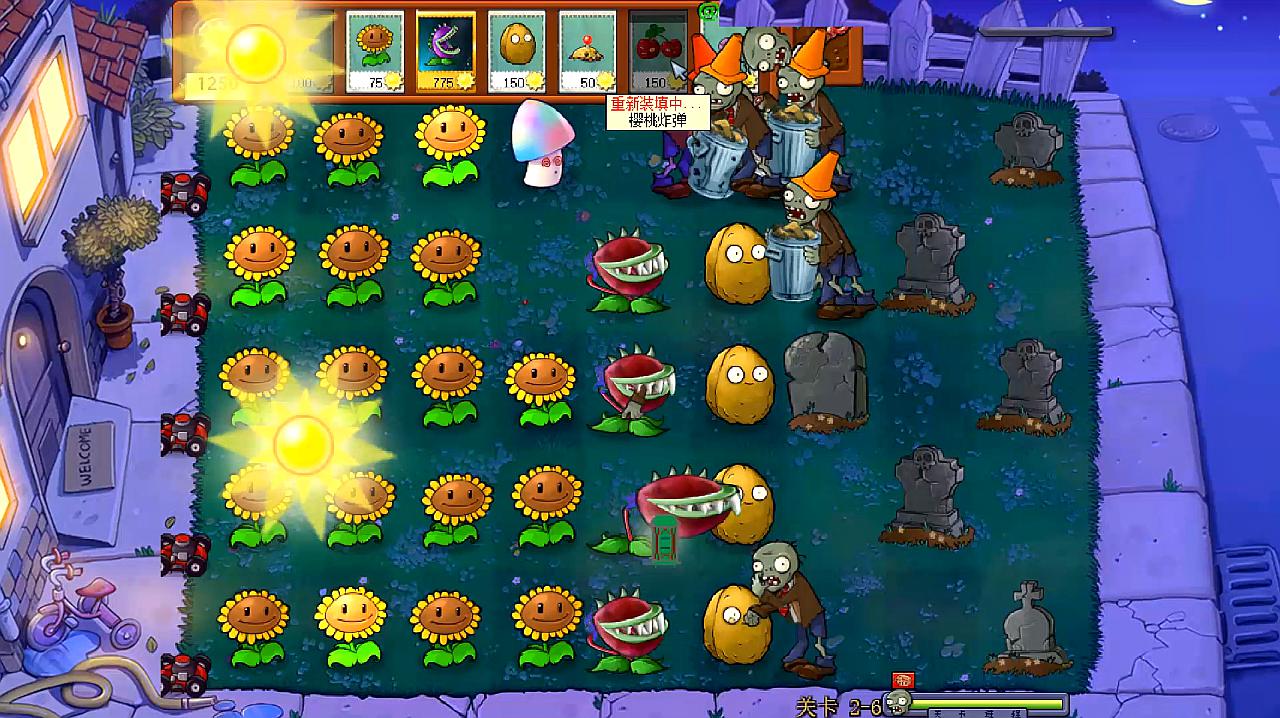Select the Sunflower seed packet
Screen dimensions: 1280x718
374,52
